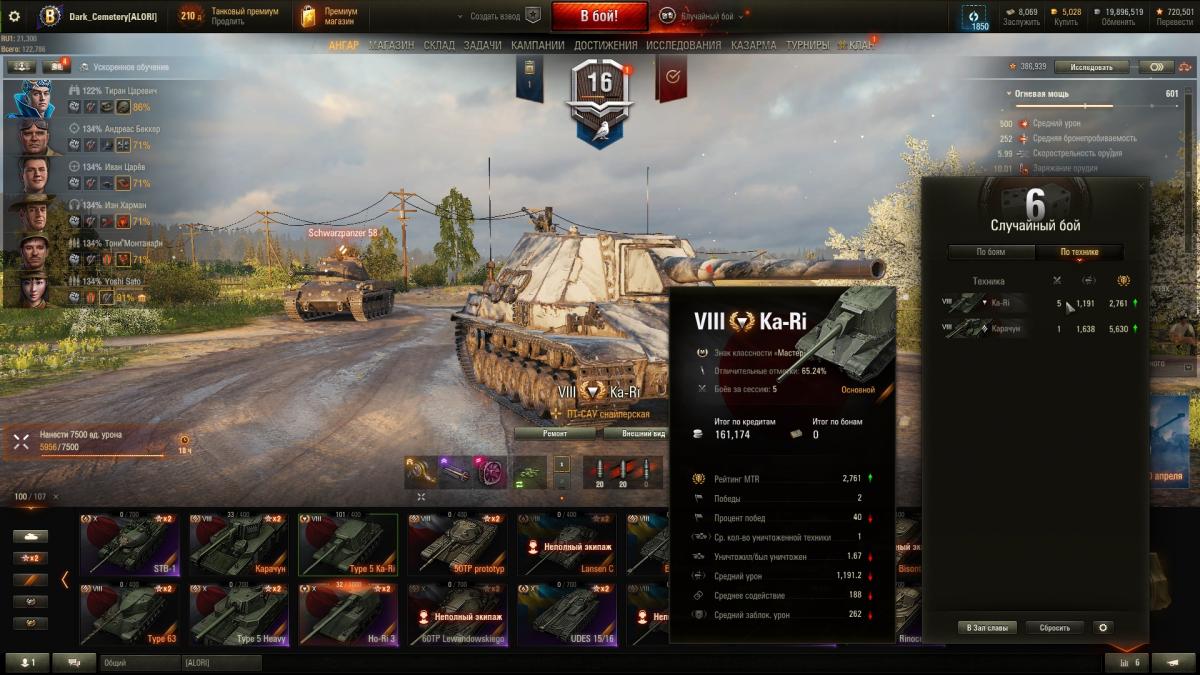The width and height of the screenshot is (1200, 675).
Task: Click the Исследовать button
Action: pyautogui.click(x=1091, y=67)
